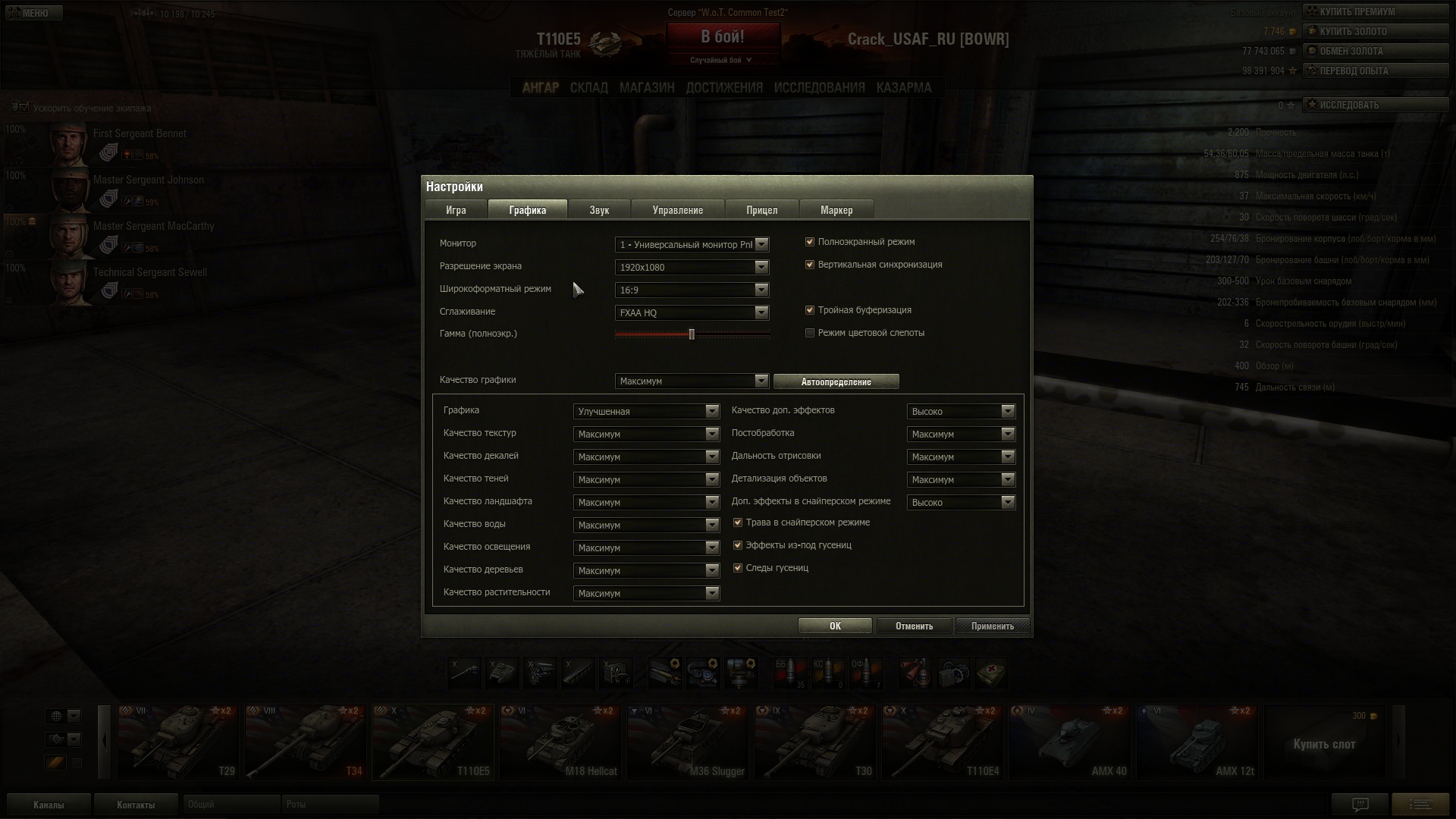Select the Управление tab
Screen dimensions: 1456x819
coord(677,210)
